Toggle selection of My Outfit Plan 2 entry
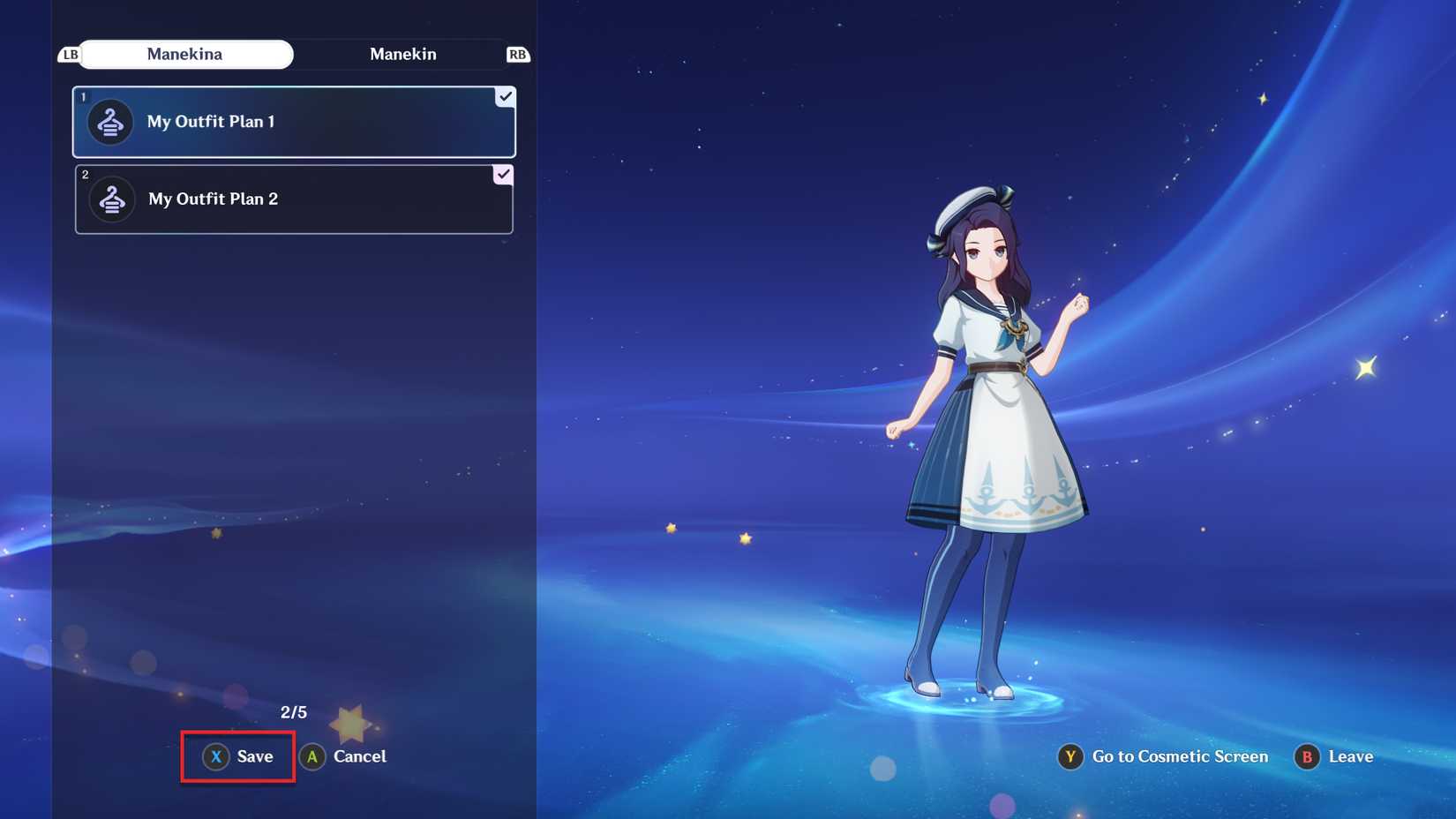The height and width of the screenshot is (819, 1456). (294, 199)
